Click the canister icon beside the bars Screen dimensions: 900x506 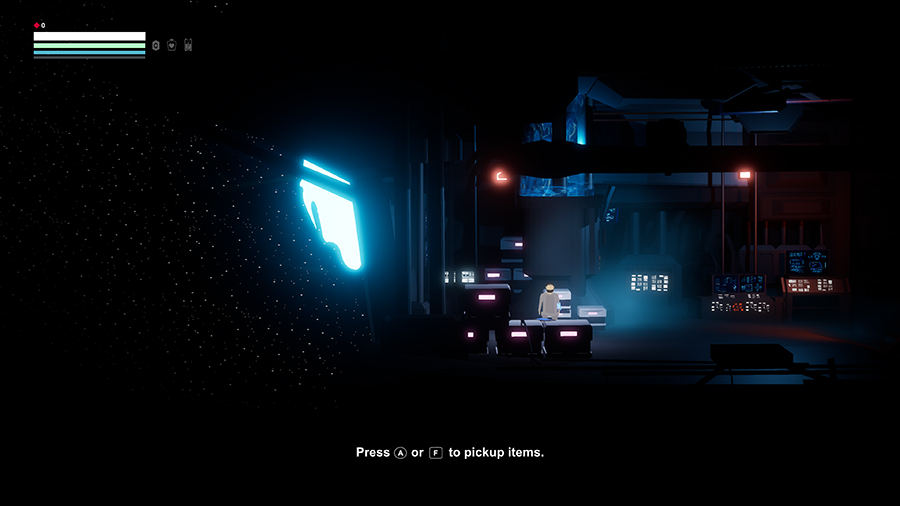click(188, 45)
